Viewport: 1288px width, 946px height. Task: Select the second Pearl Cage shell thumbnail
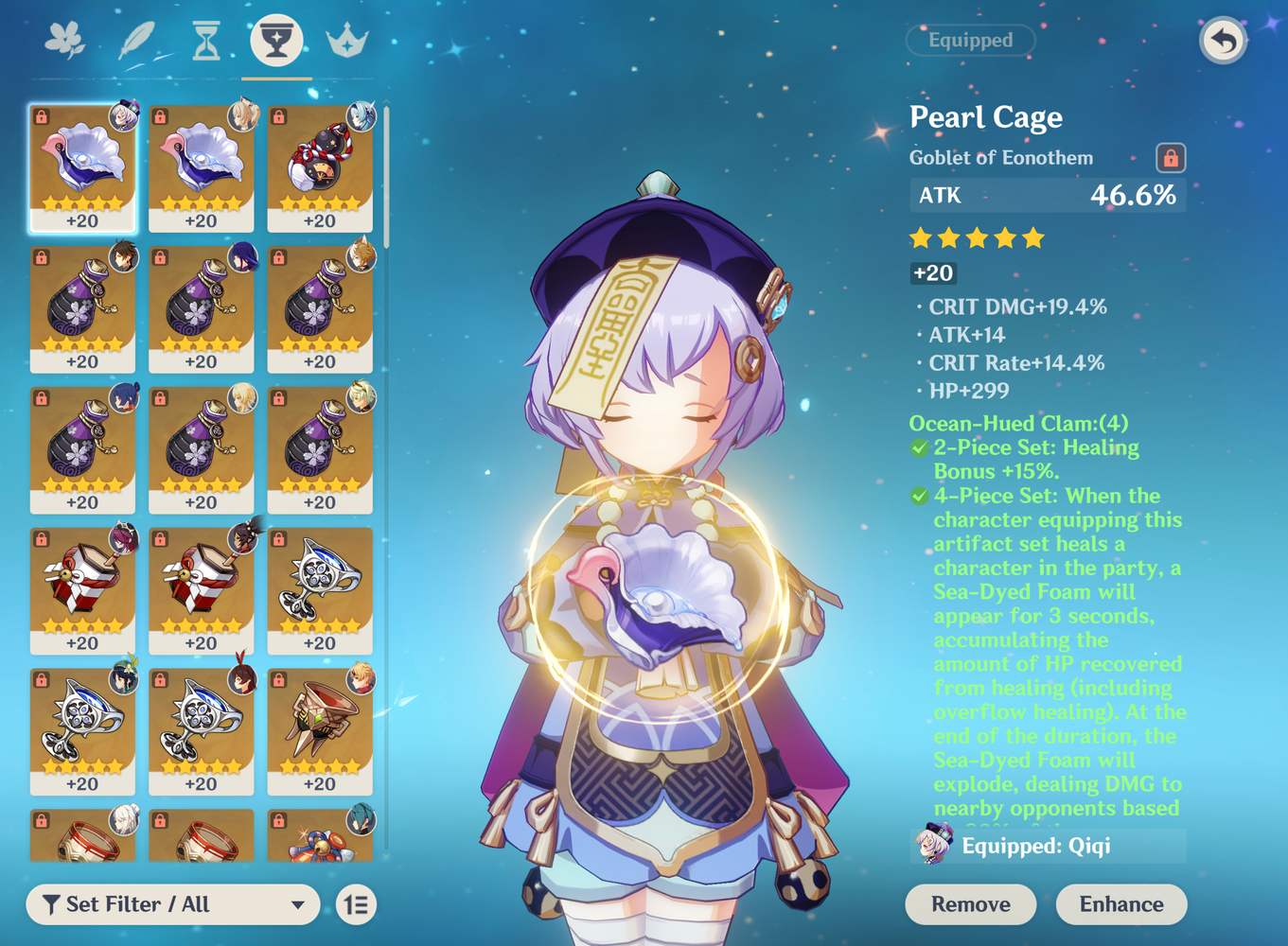(202, 168)
